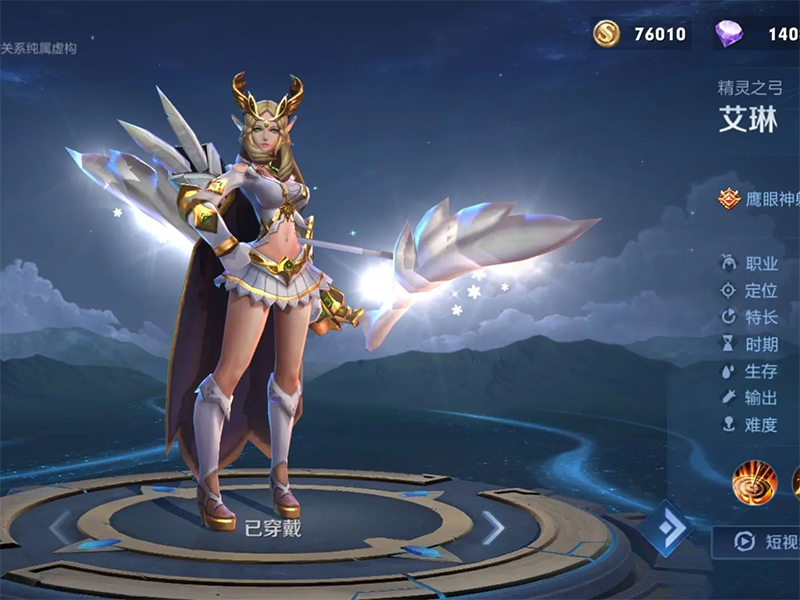Tap the gold coin currency icon

pos(606,34)
